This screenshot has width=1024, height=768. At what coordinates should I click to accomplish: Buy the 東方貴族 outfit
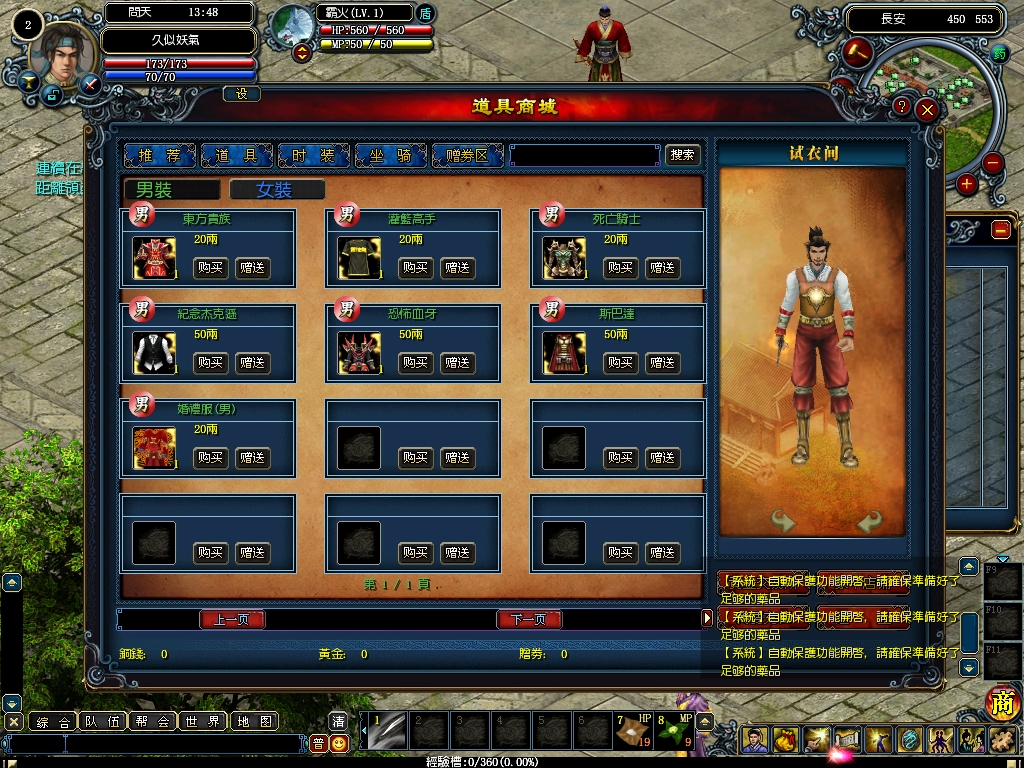(210, 268)
